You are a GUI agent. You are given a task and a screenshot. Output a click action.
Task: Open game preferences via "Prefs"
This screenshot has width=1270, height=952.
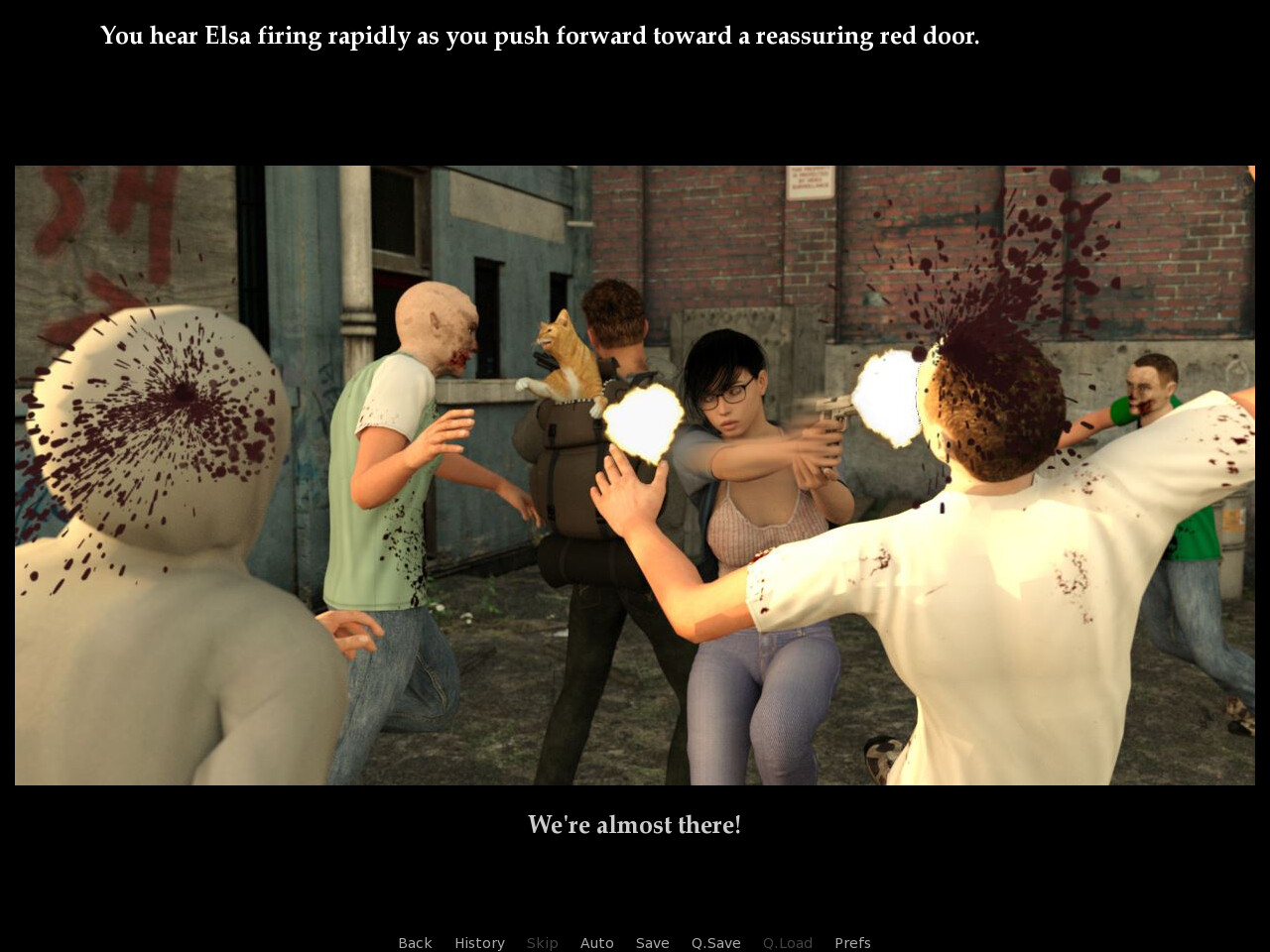pyautogui.click(x=852, y=942)
